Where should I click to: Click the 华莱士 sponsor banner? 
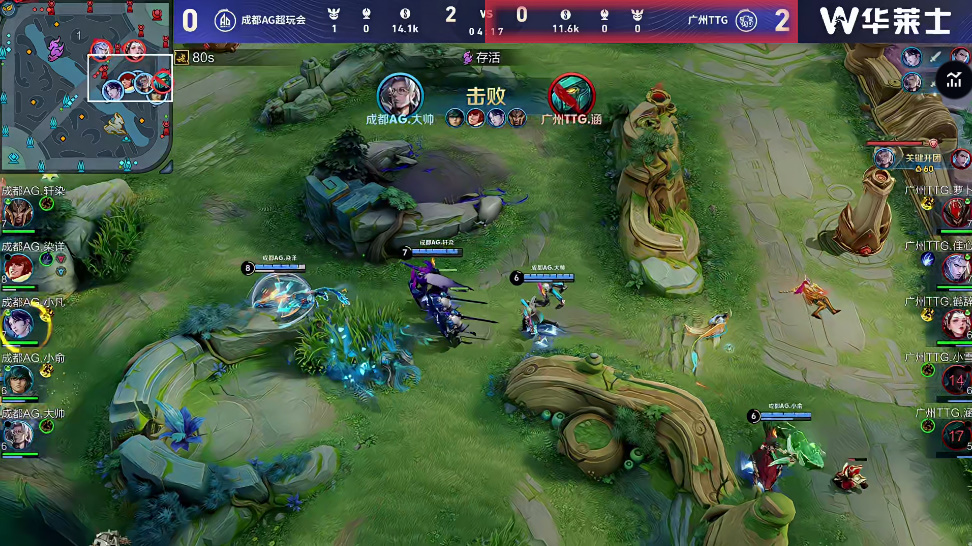[x=884, y=21]
